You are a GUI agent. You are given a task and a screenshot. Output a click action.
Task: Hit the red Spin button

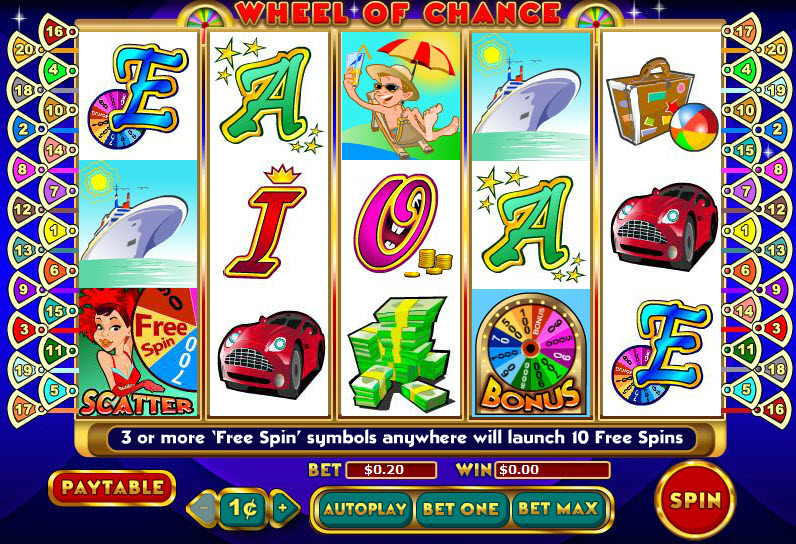(695, 499)
